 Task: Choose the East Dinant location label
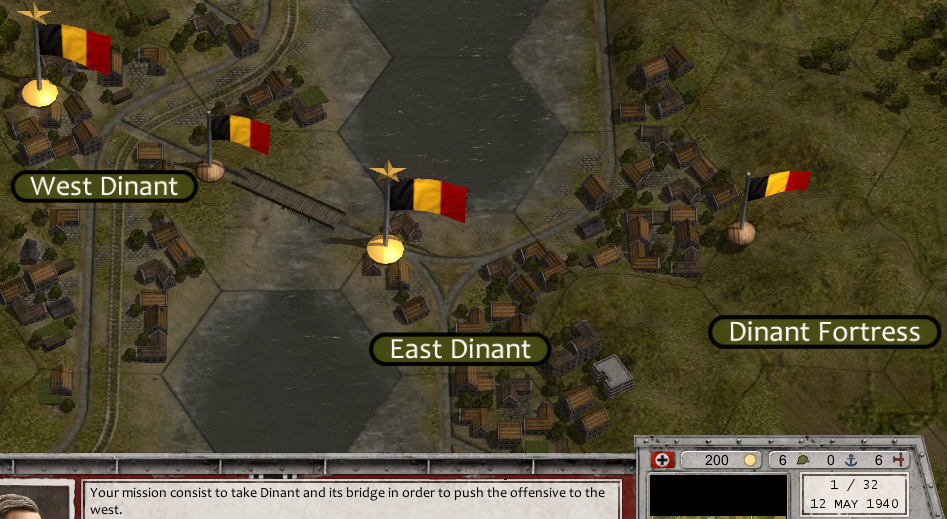pos(460,349)
